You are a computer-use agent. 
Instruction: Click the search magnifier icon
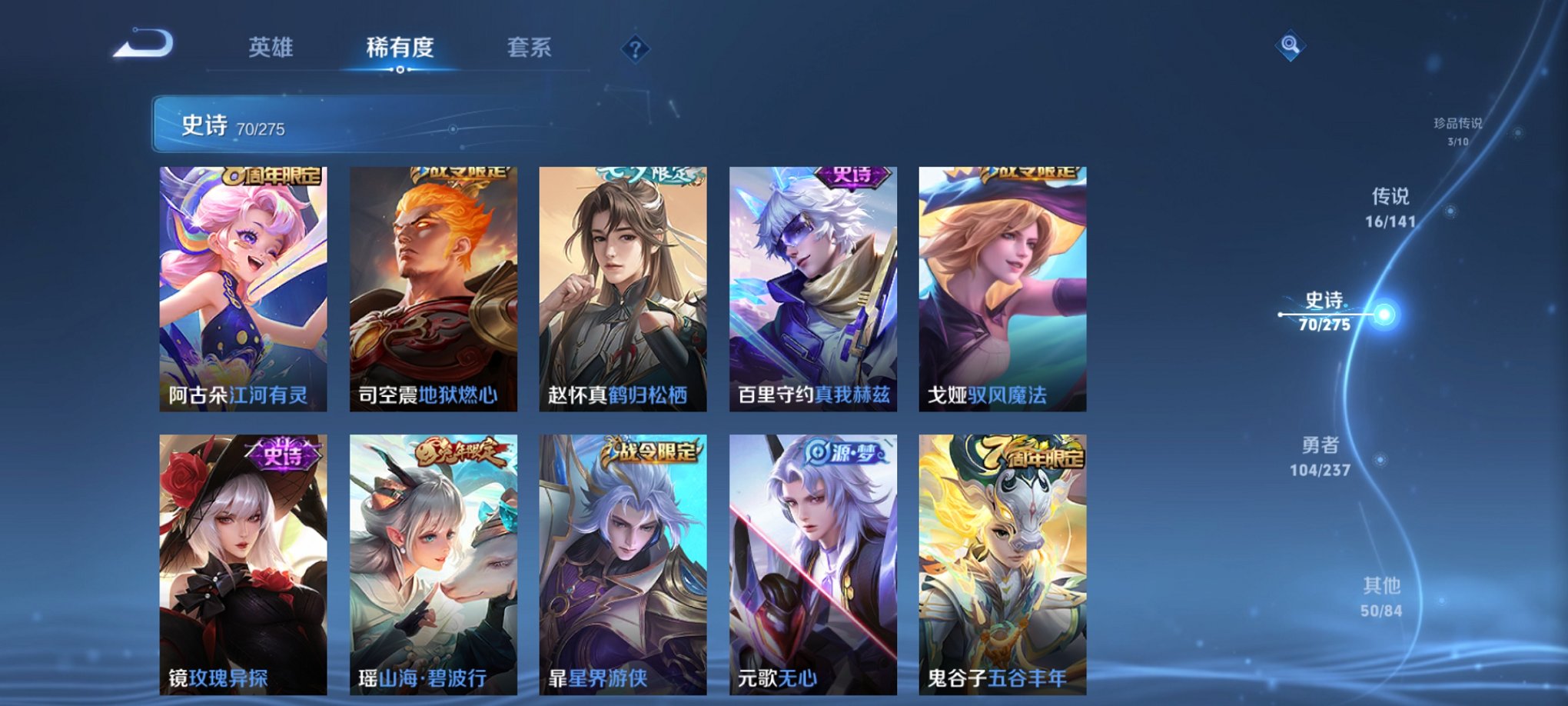point(1291,45)
